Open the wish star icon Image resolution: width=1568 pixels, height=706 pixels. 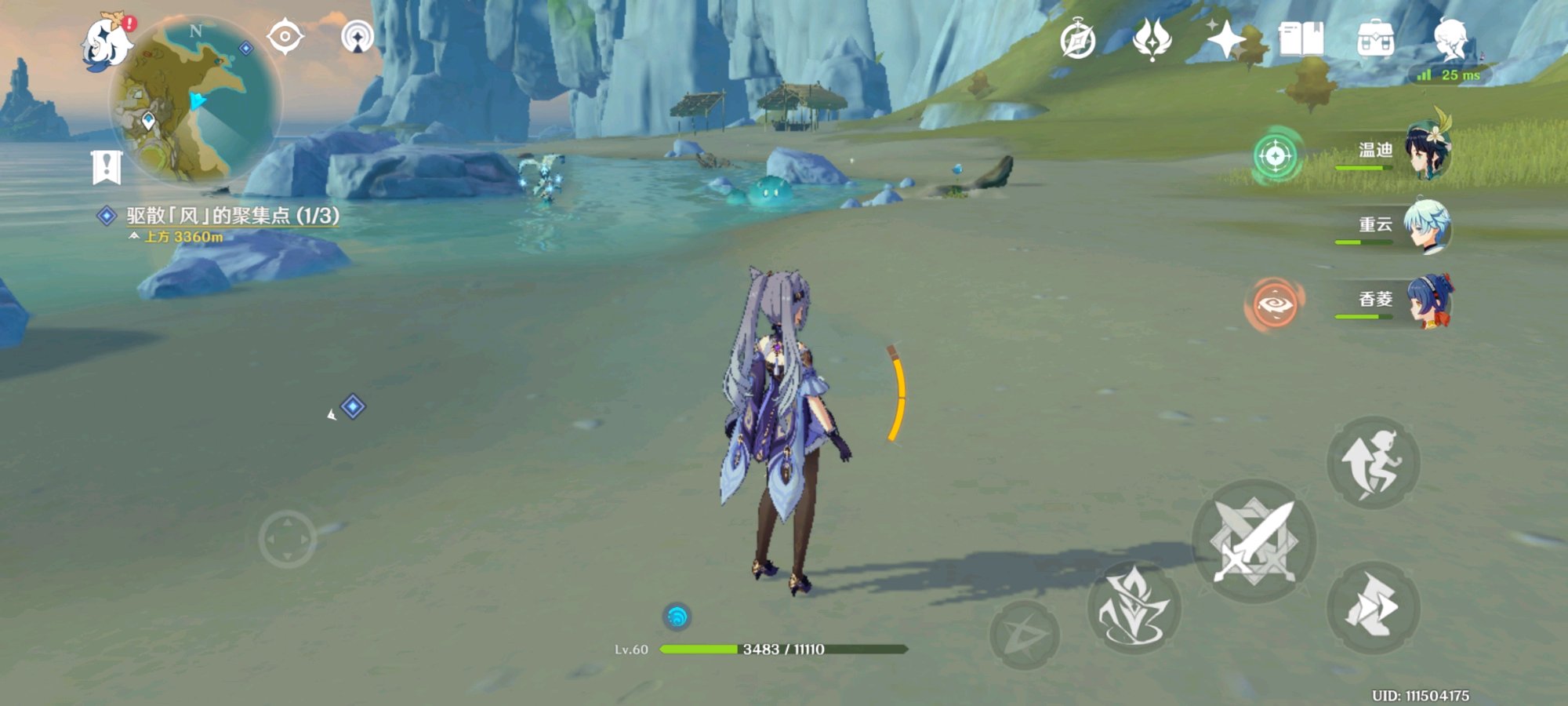point(1225,39)
